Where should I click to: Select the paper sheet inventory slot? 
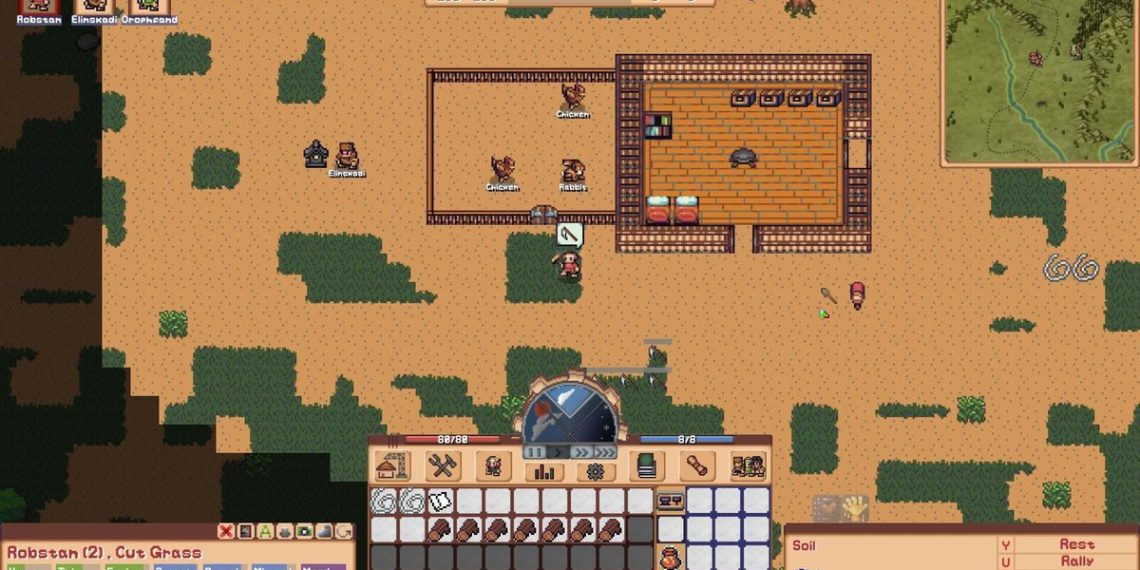[x=440, y=501]
